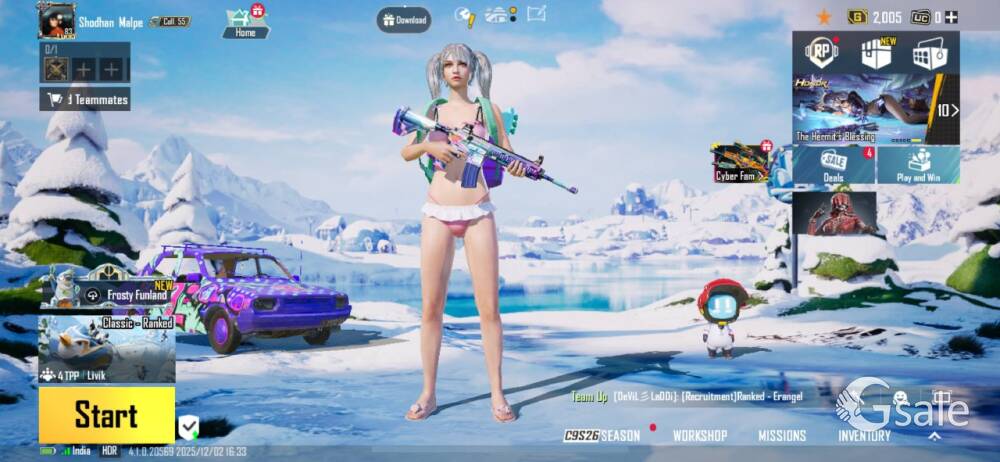Open the Inventory menu

point(864,436)
